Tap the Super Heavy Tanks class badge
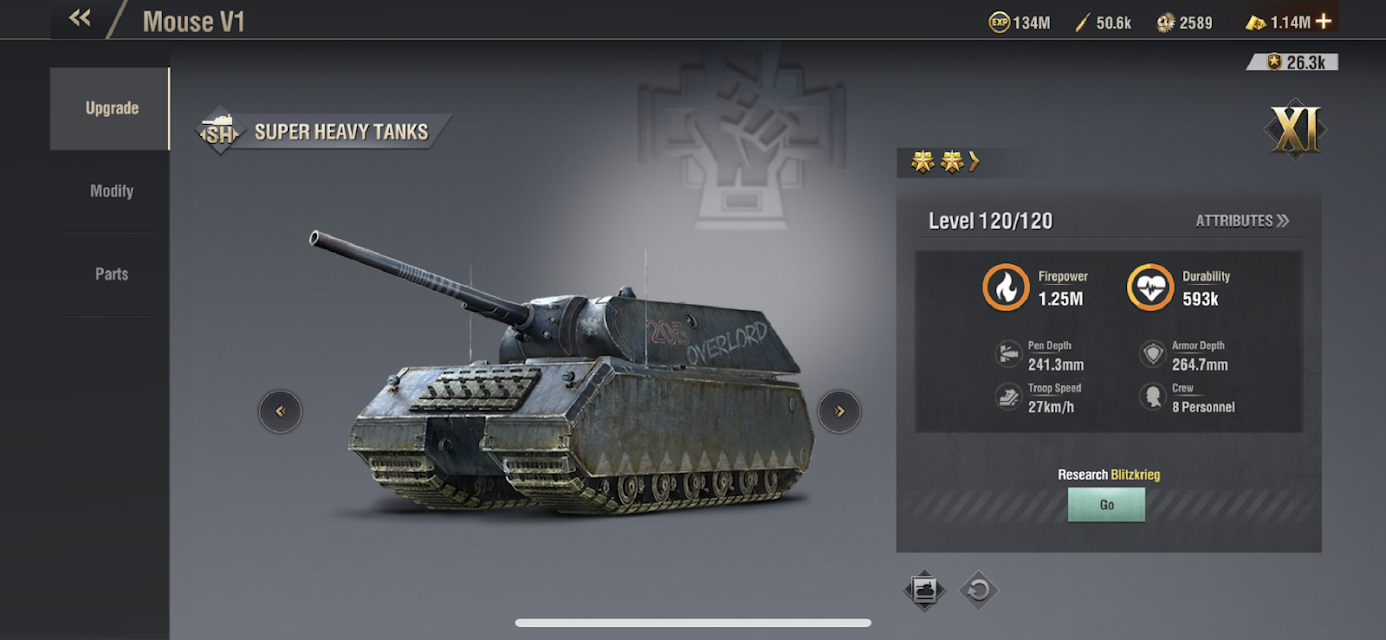The image size is (1386, 640). (x=220, y=132)
